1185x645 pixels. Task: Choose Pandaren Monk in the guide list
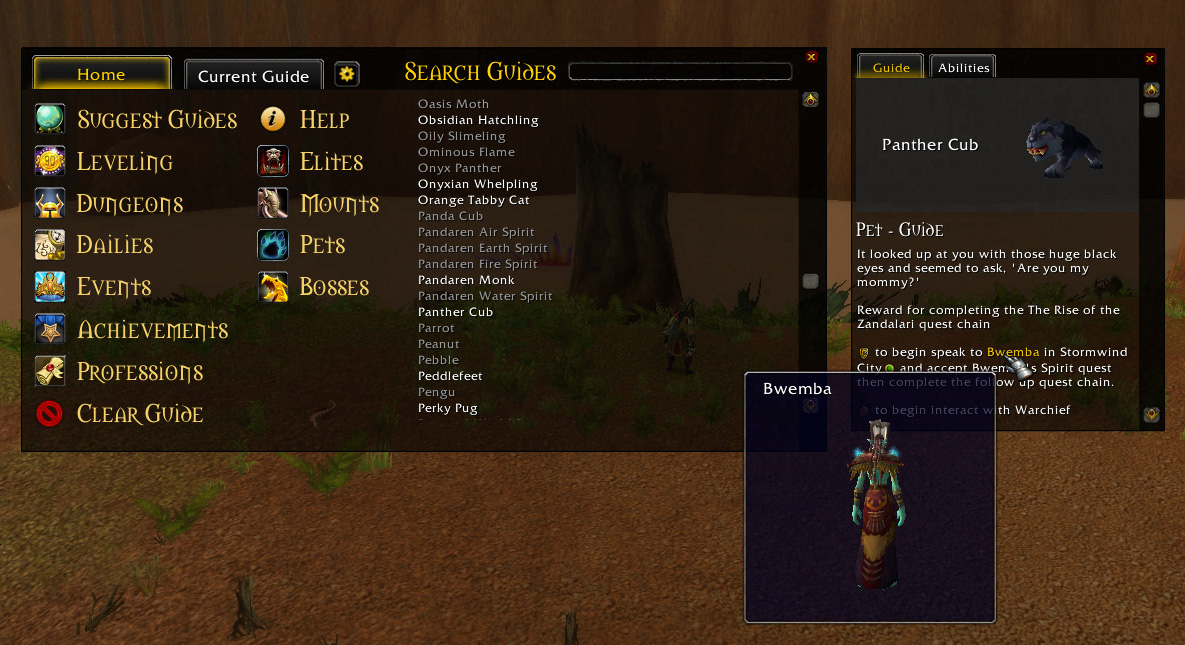(x=466, y=280)
